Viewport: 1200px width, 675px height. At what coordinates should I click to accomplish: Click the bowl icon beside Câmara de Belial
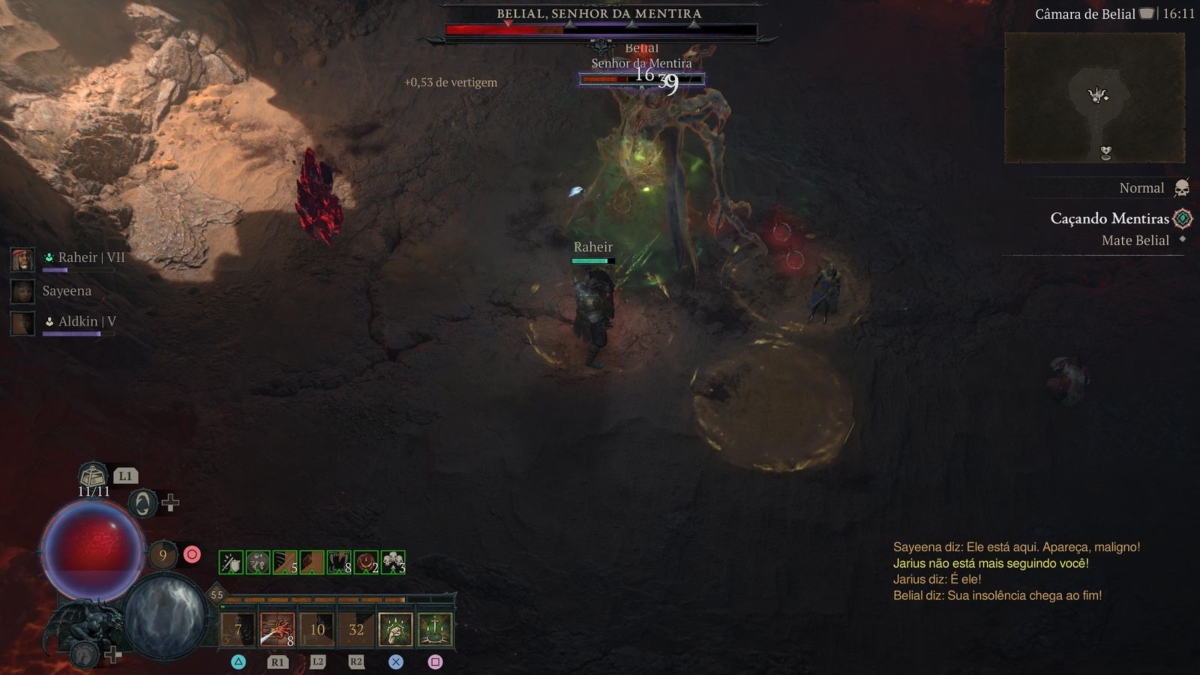coord(1146,14)
